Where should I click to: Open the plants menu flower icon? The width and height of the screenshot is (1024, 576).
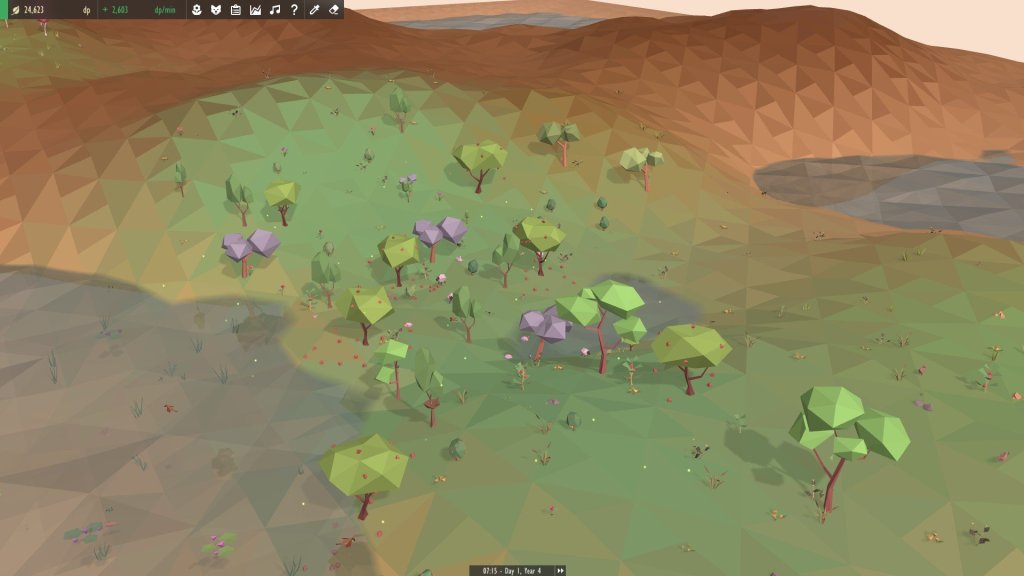pos(198,10)
